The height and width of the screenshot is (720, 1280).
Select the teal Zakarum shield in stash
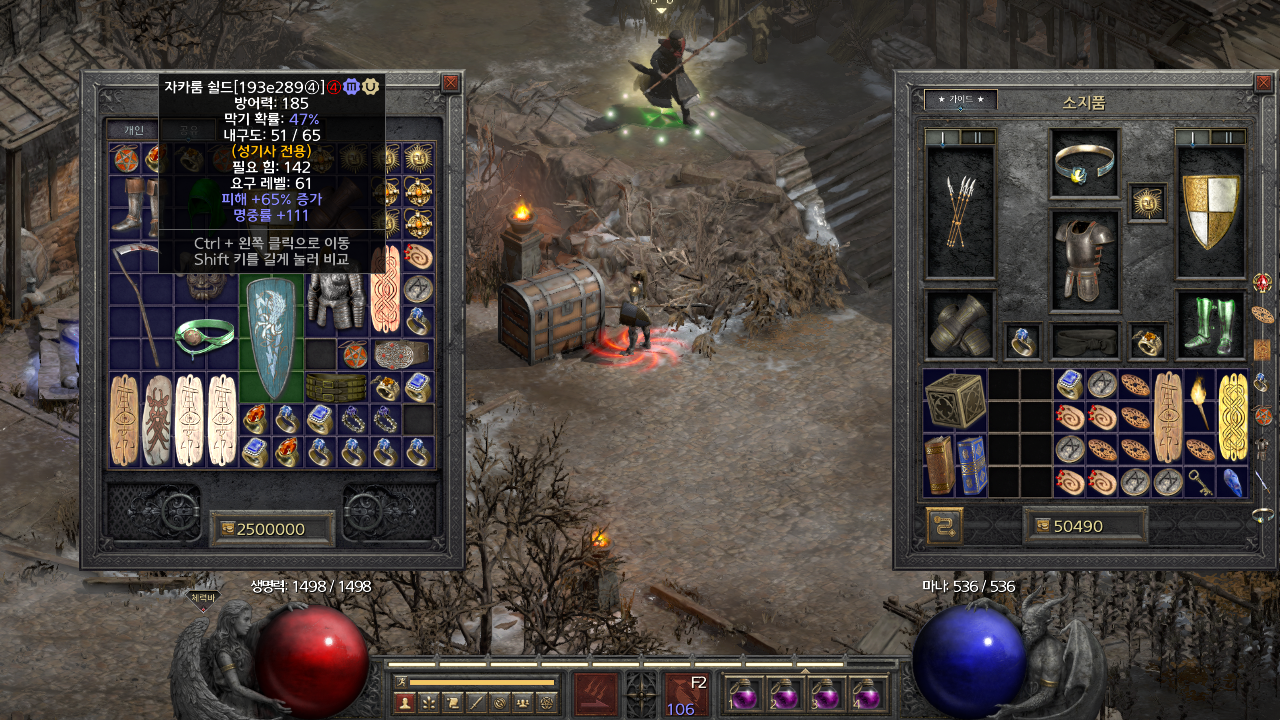270,339
